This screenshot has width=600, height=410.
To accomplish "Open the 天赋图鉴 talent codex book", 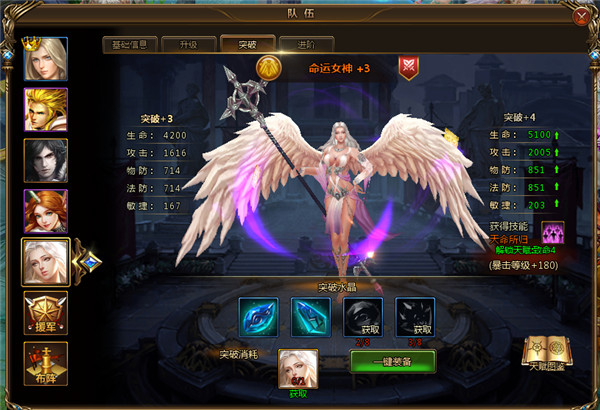I will coord(544,352).
